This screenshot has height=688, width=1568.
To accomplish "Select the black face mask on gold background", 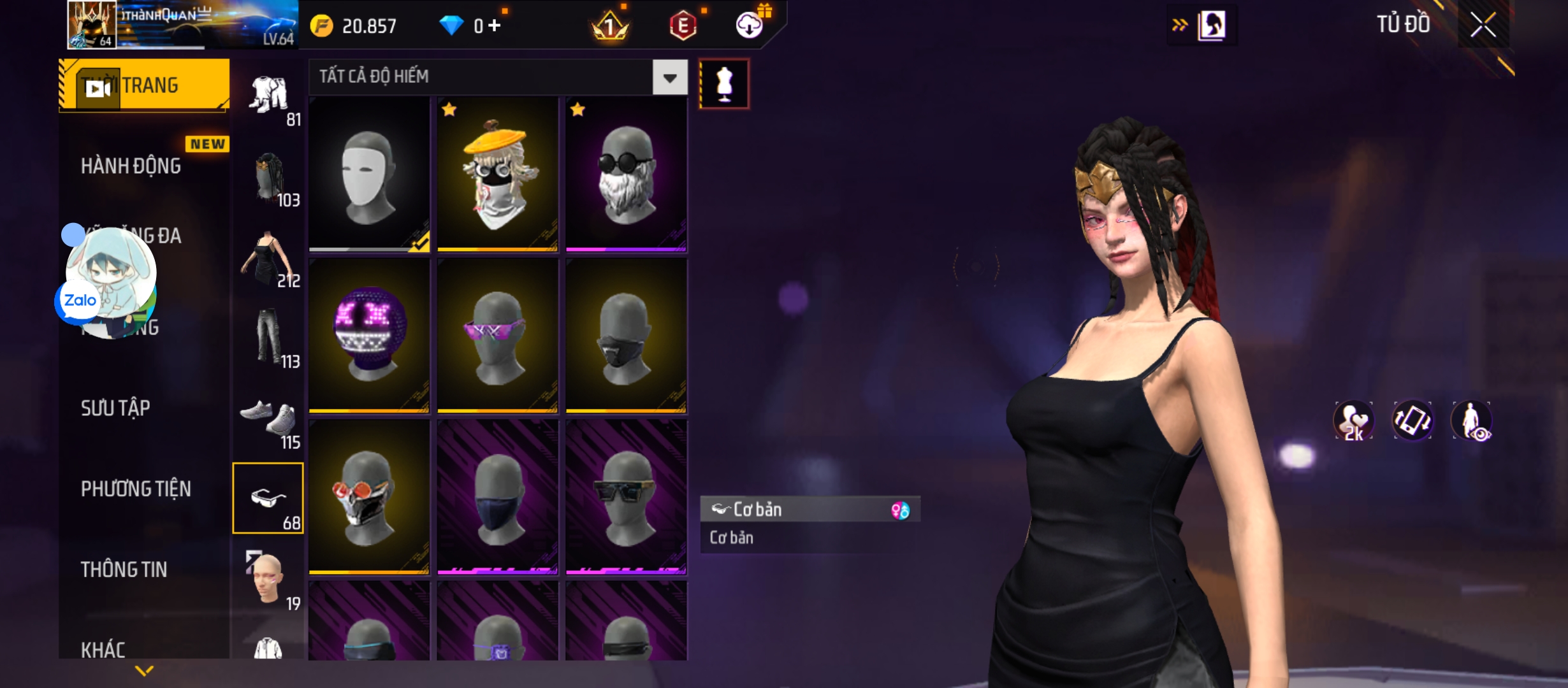I will pos(626,335).
